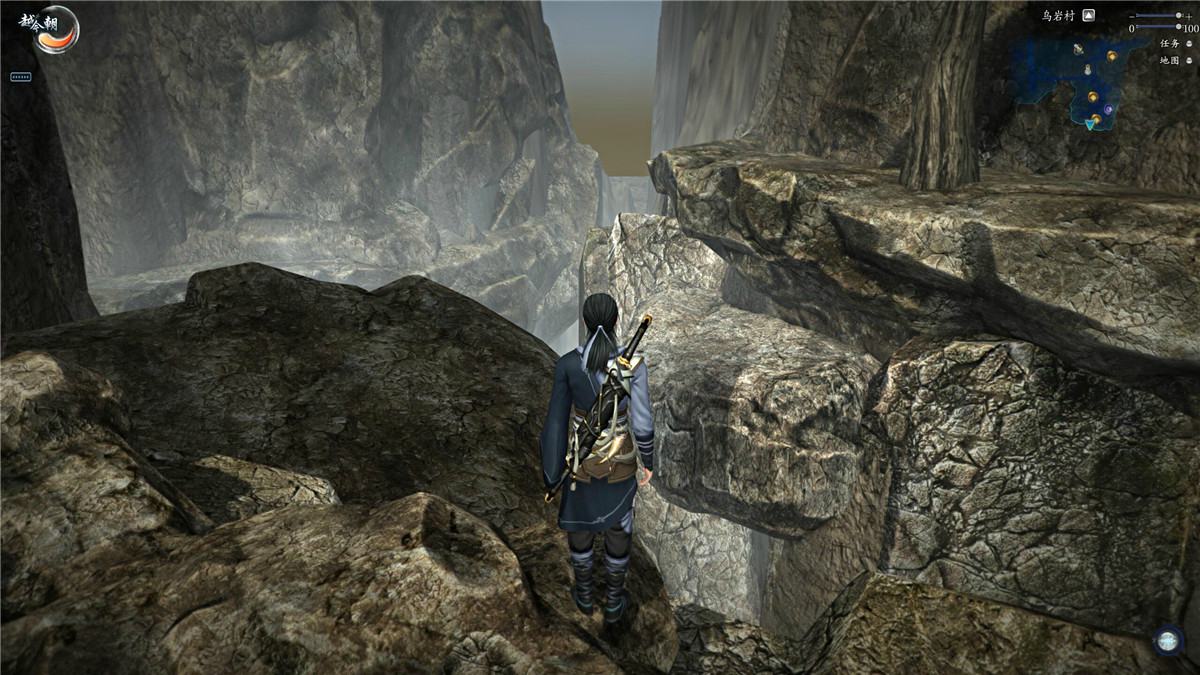Collapse the minimap with the triangle button
1200x675 pixels.
1089,15
